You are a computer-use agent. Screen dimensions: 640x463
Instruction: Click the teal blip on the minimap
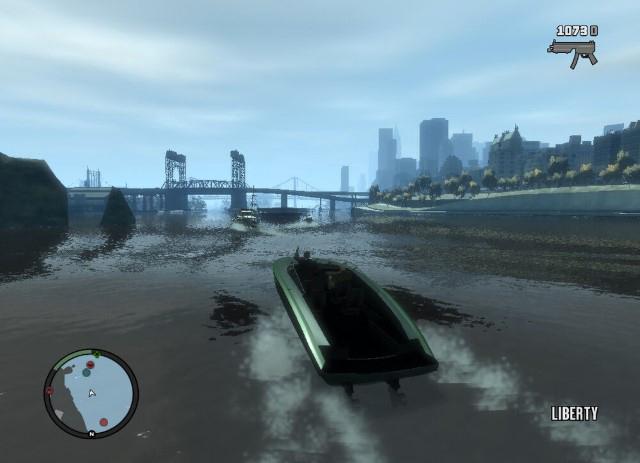click(x=87, y=372)
